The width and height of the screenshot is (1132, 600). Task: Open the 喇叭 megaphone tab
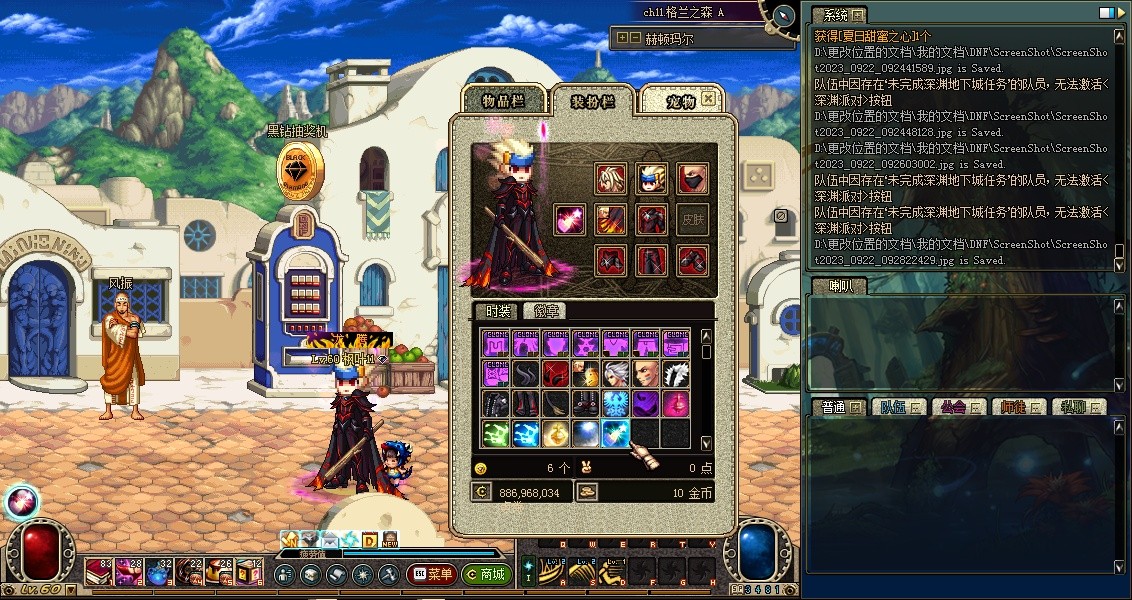click(840, 286)
